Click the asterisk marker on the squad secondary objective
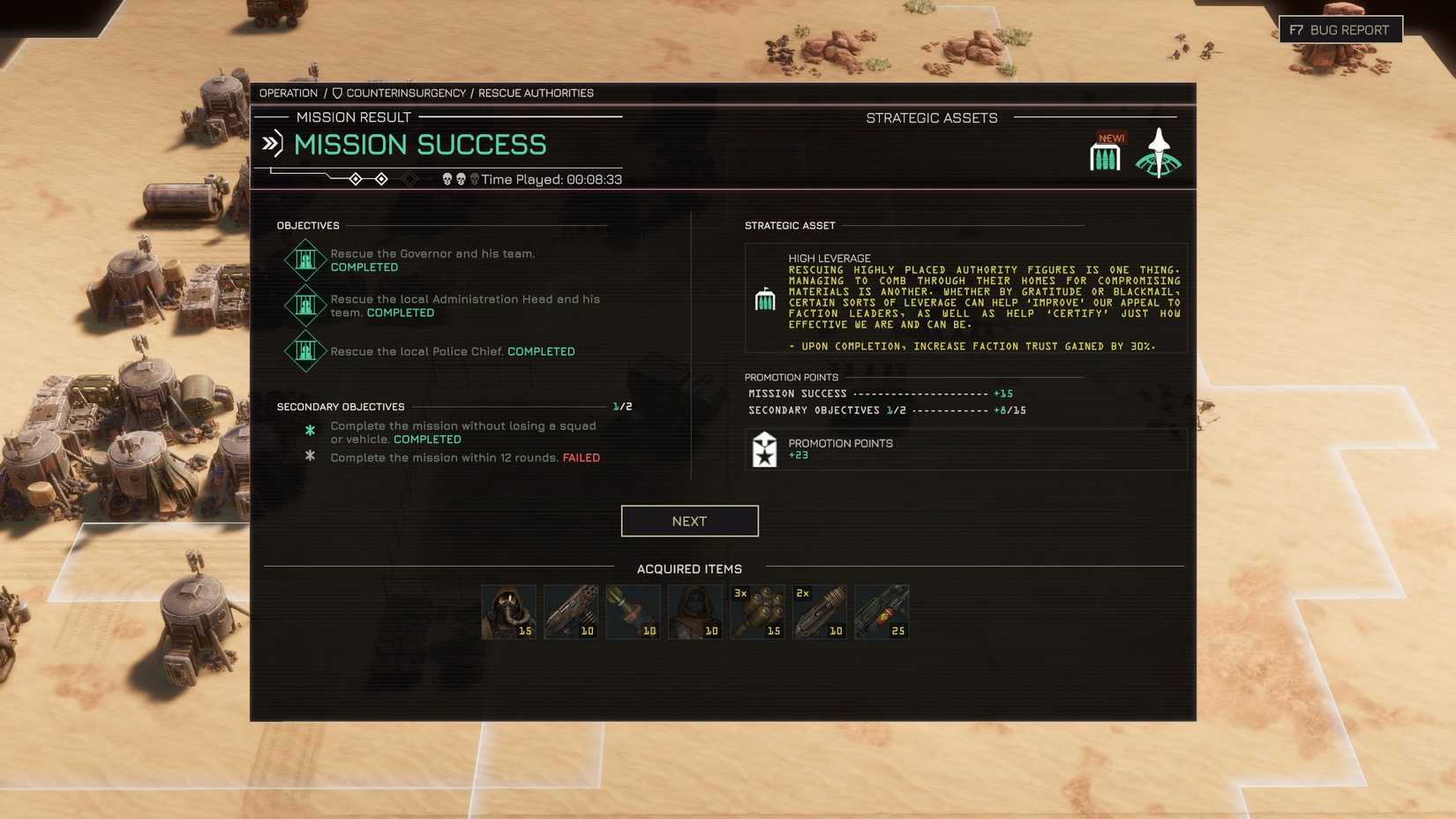Screen dimensions: 1456x819 coord(310,431)
